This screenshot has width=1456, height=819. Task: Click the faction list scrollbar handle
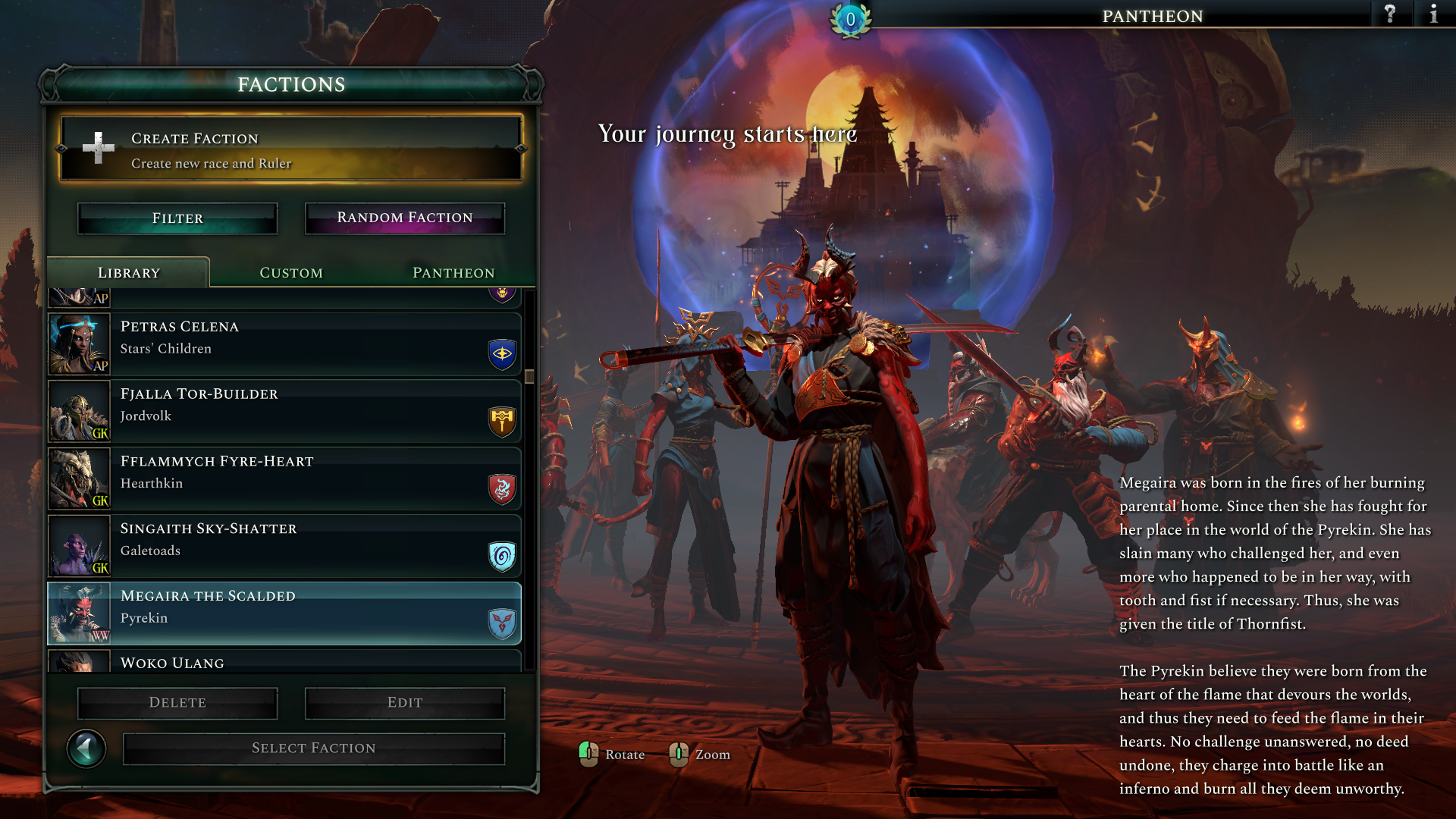529,376
